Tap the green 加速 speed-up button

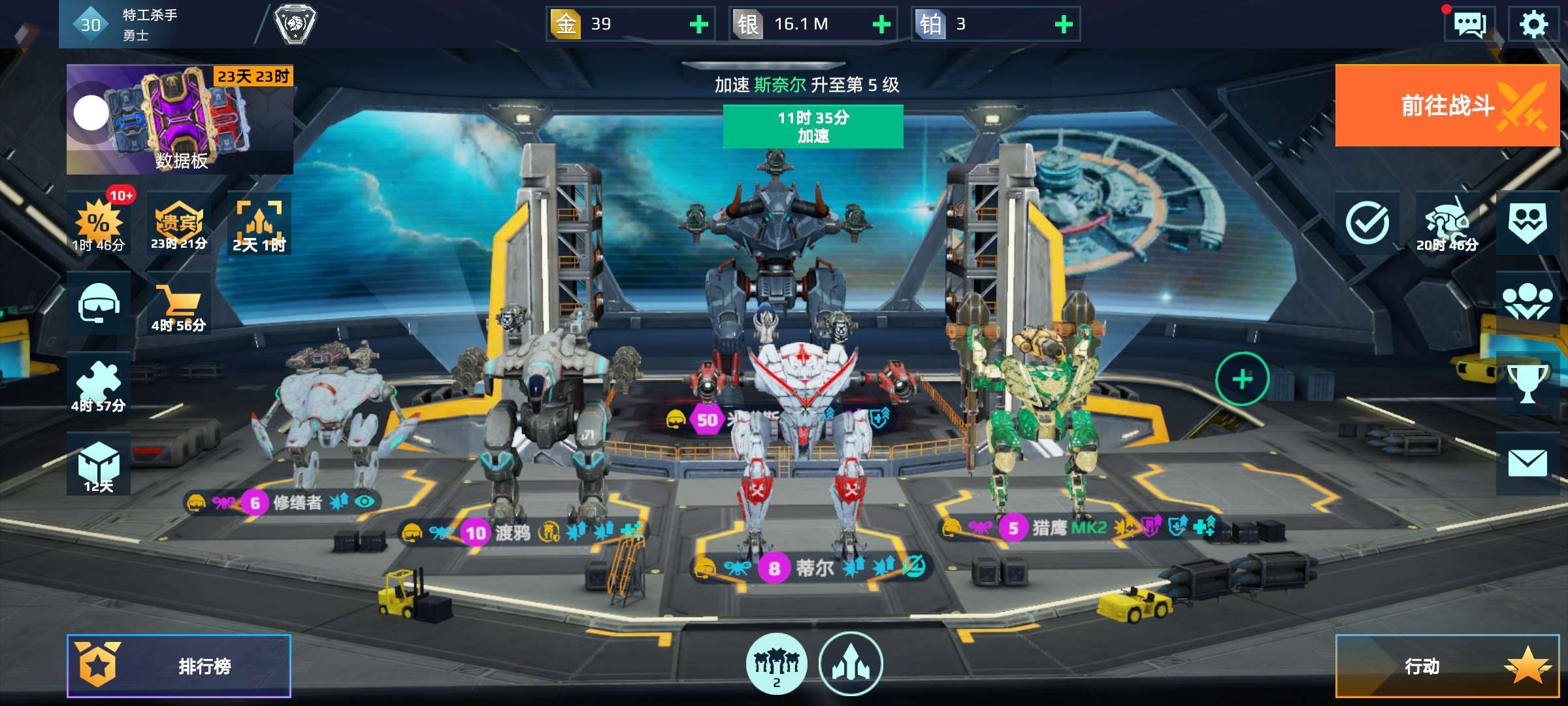(813, 127)
